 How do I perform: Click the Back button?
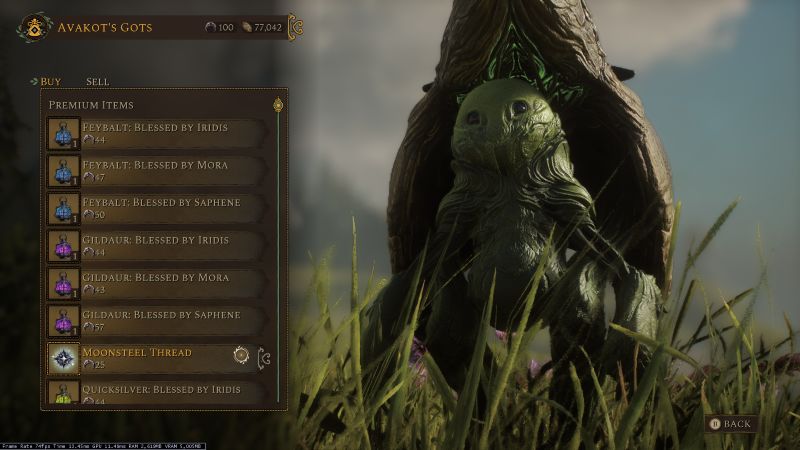point(730,424)
